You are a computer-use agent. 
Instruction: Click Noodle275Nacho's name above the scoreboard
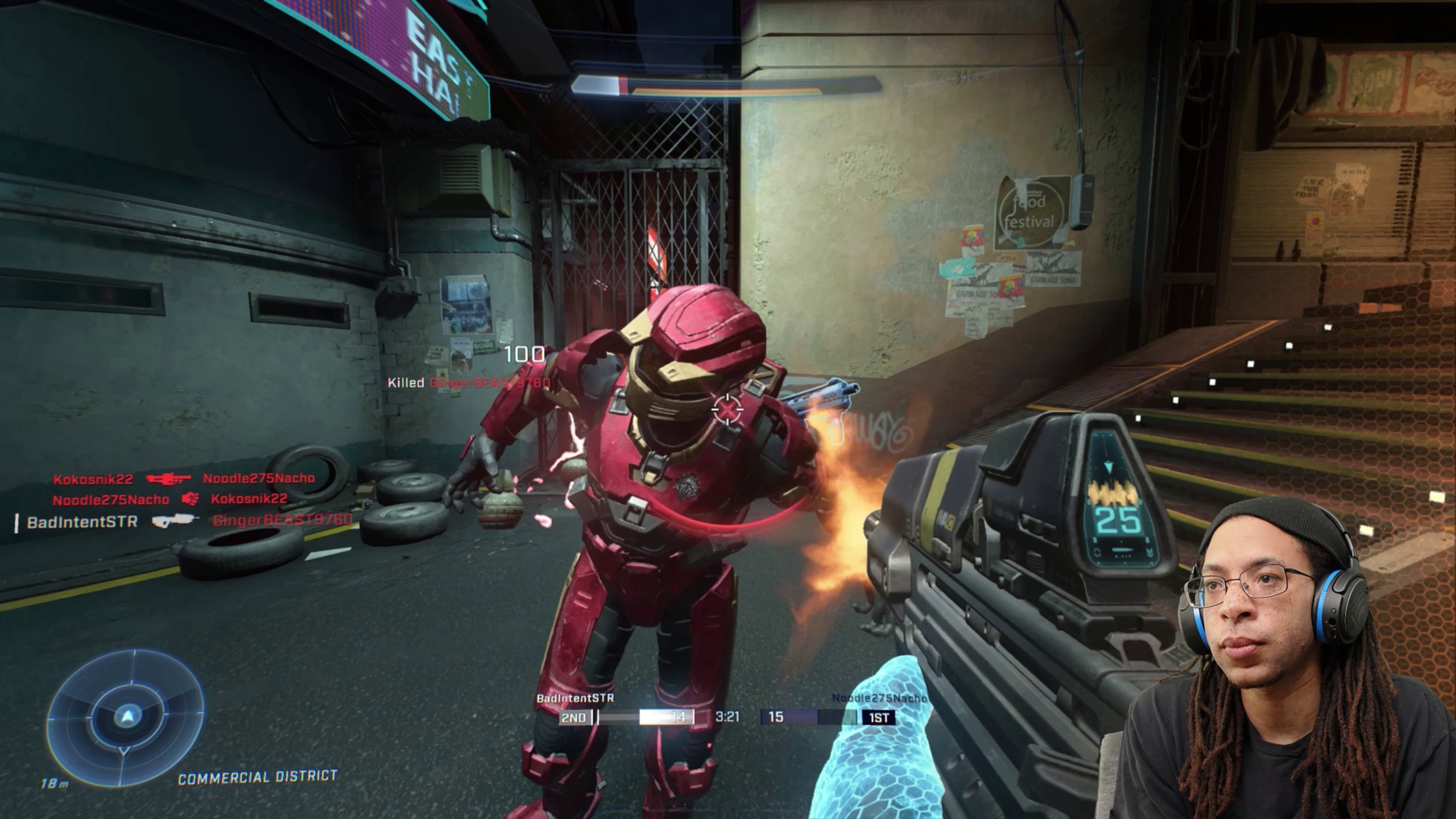pos(878,698)
